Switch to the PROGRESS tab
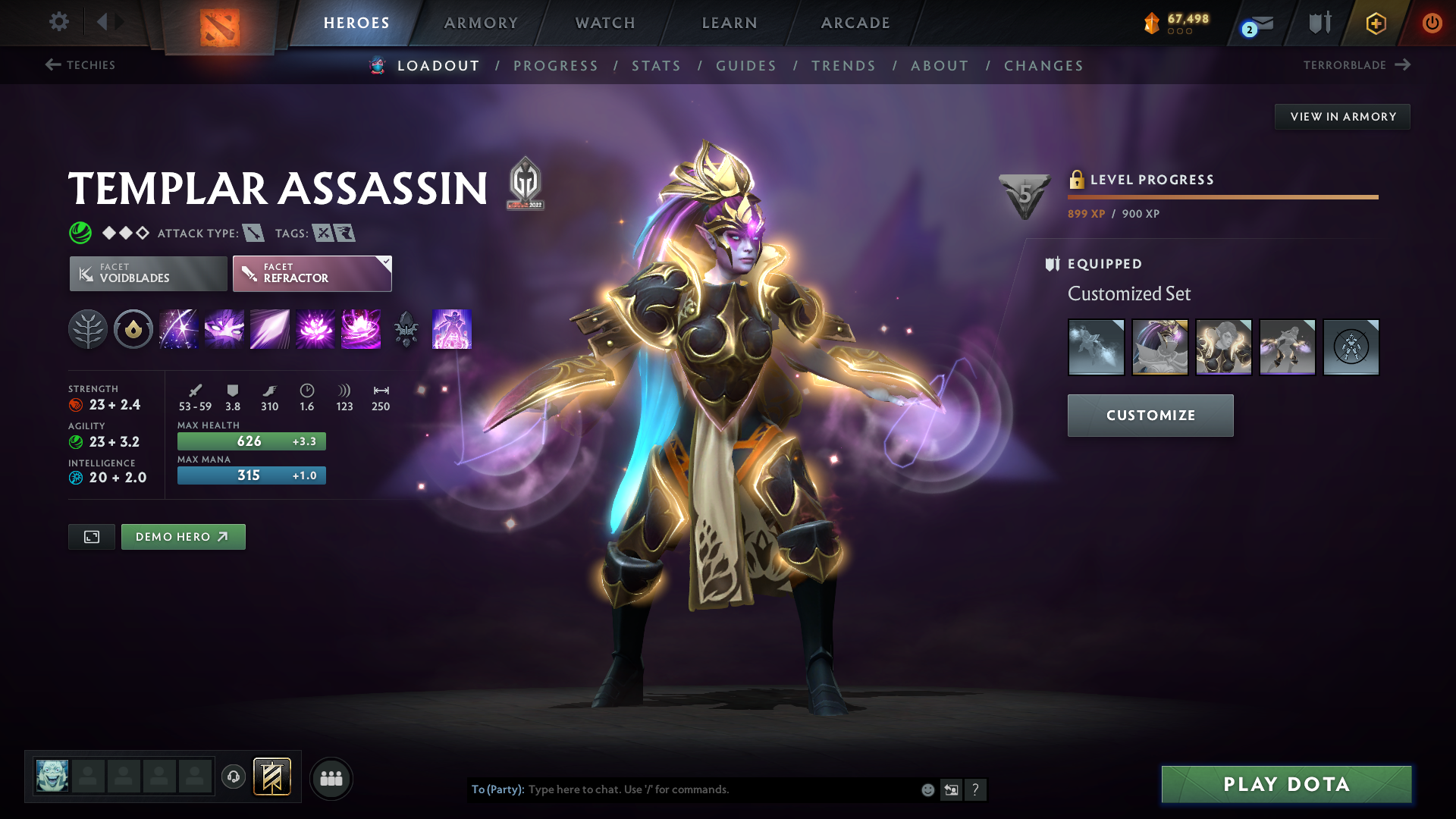This screenshot has width=1456, height=819. click(556, 65)
